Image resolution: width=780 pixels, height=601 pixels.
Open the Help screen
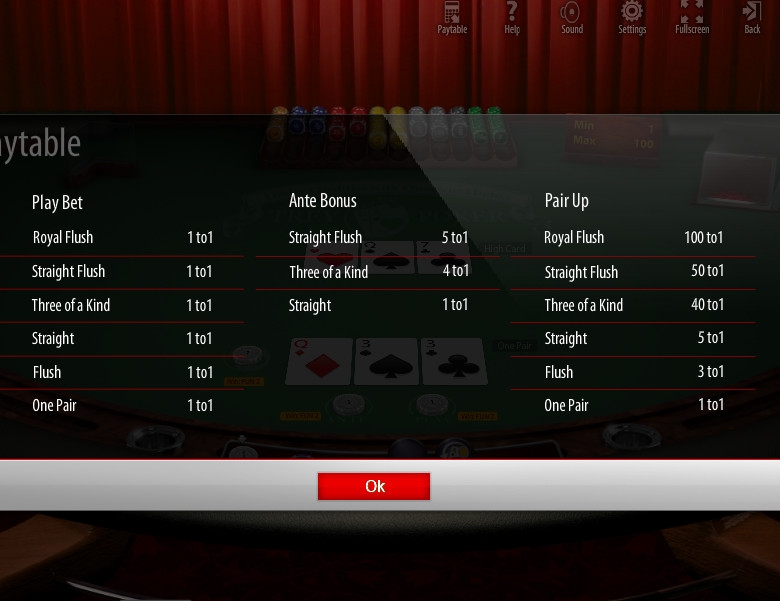pos(512,16)
